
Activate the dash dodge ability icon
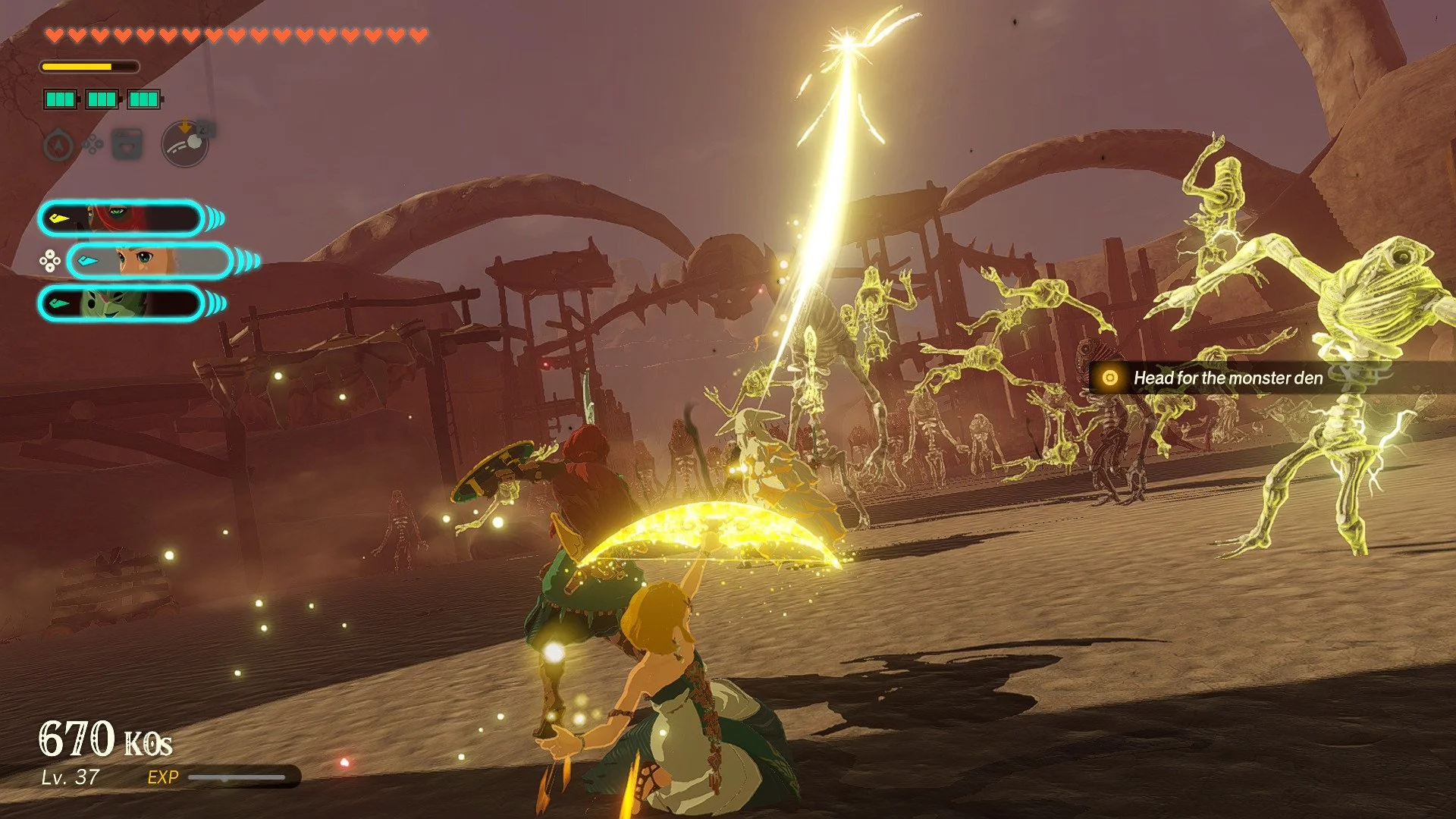pos(185,143)
